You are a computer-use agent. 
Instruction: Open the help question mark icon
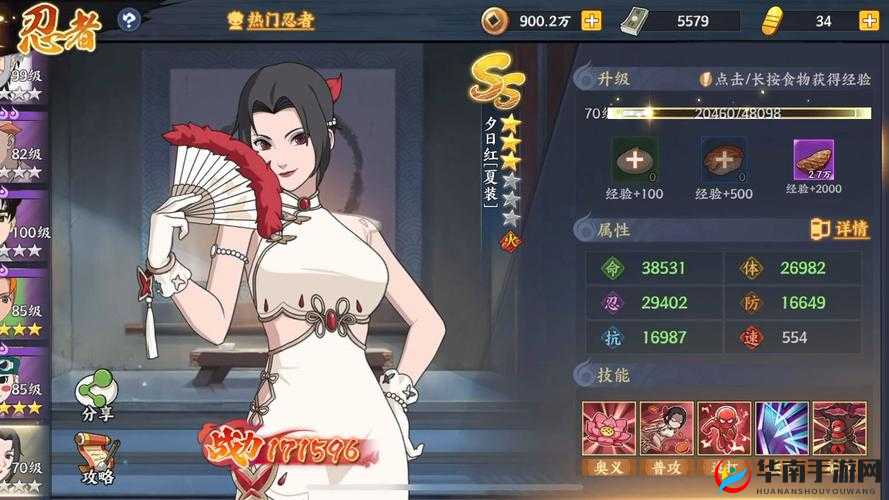point(129,18)
